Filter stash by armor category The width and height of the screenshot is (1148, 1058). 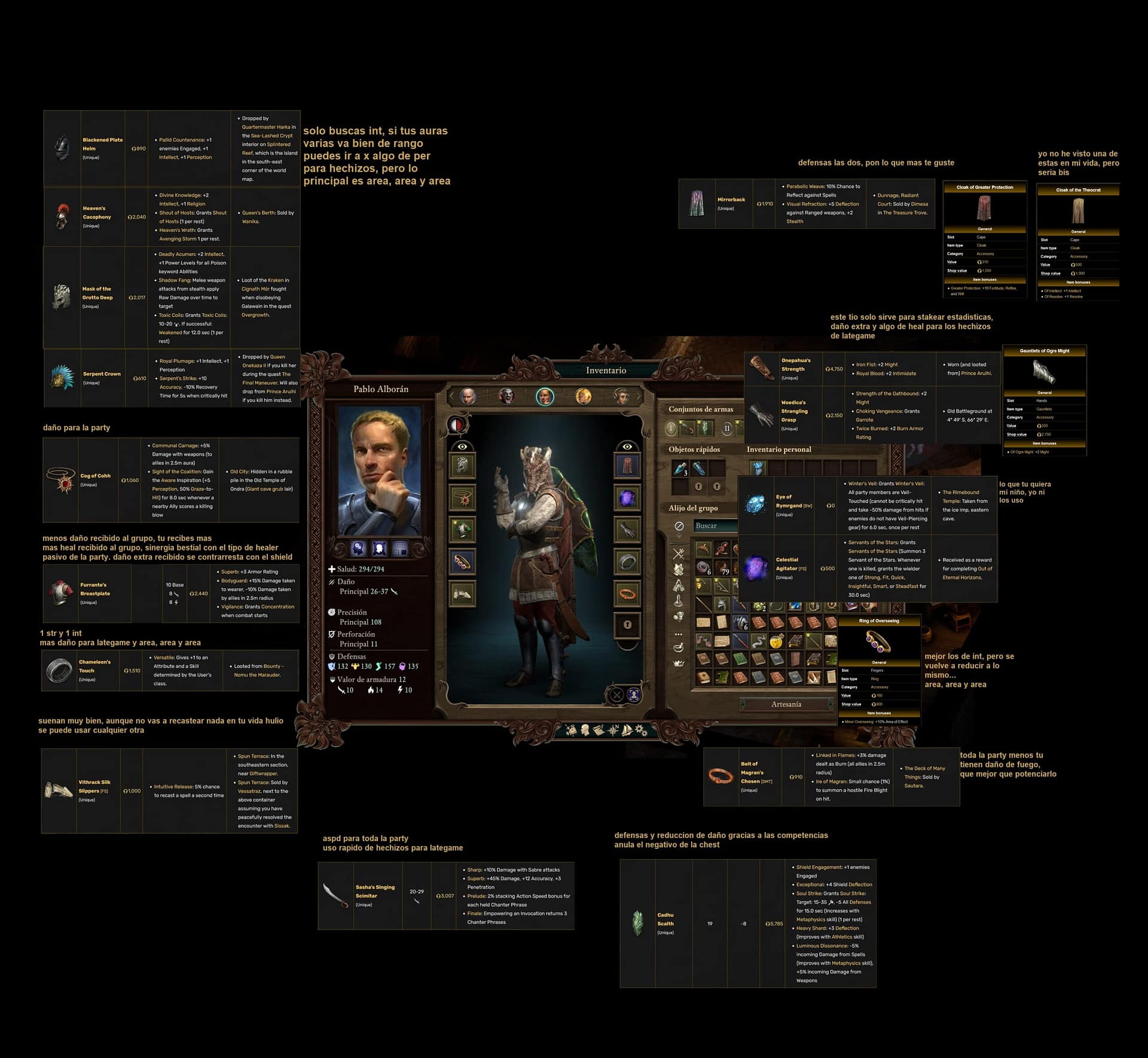pyautogui.click(x=679, y=570)
